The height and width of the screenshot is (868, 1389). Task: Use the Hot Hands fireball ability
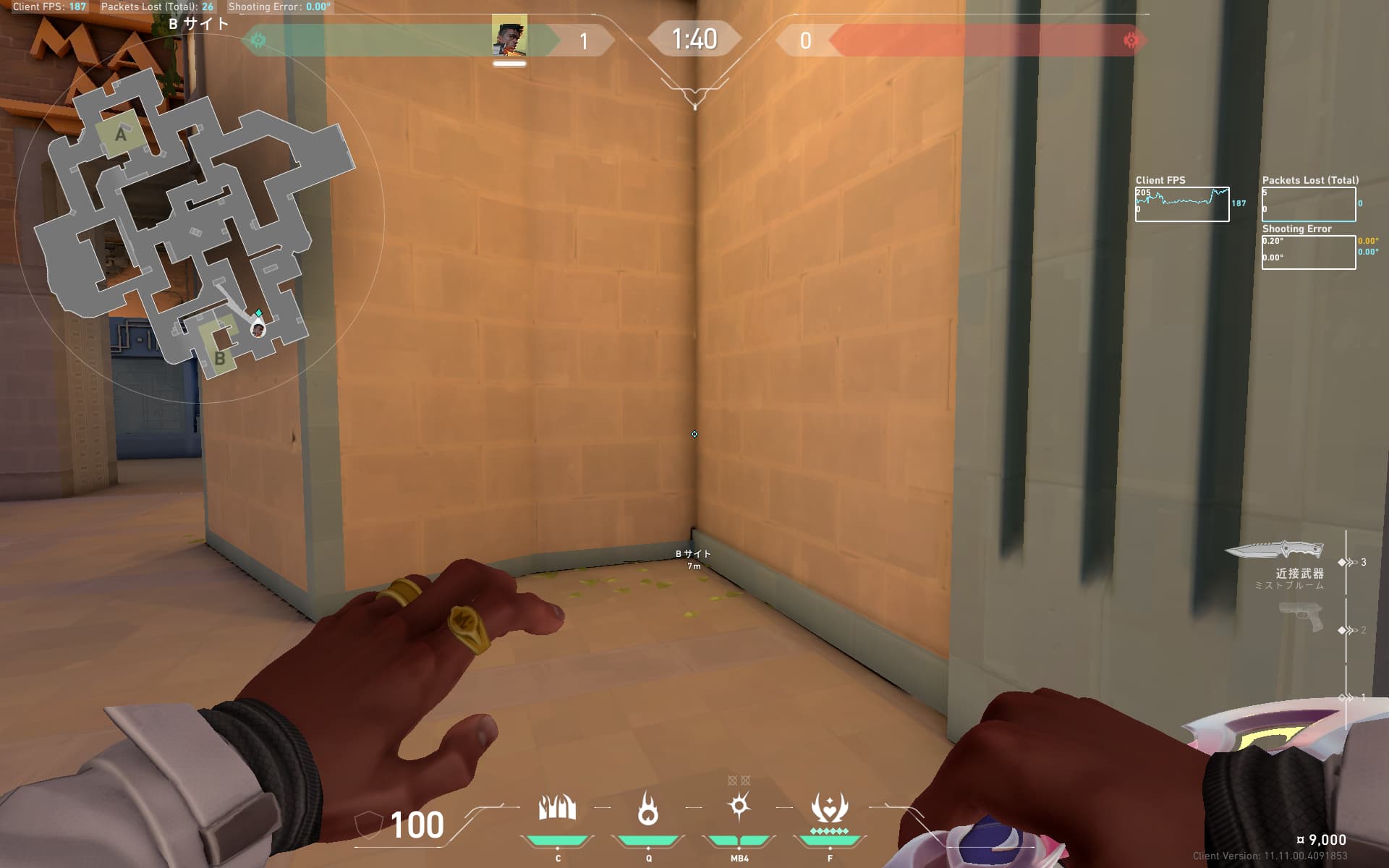pos(648,808)
